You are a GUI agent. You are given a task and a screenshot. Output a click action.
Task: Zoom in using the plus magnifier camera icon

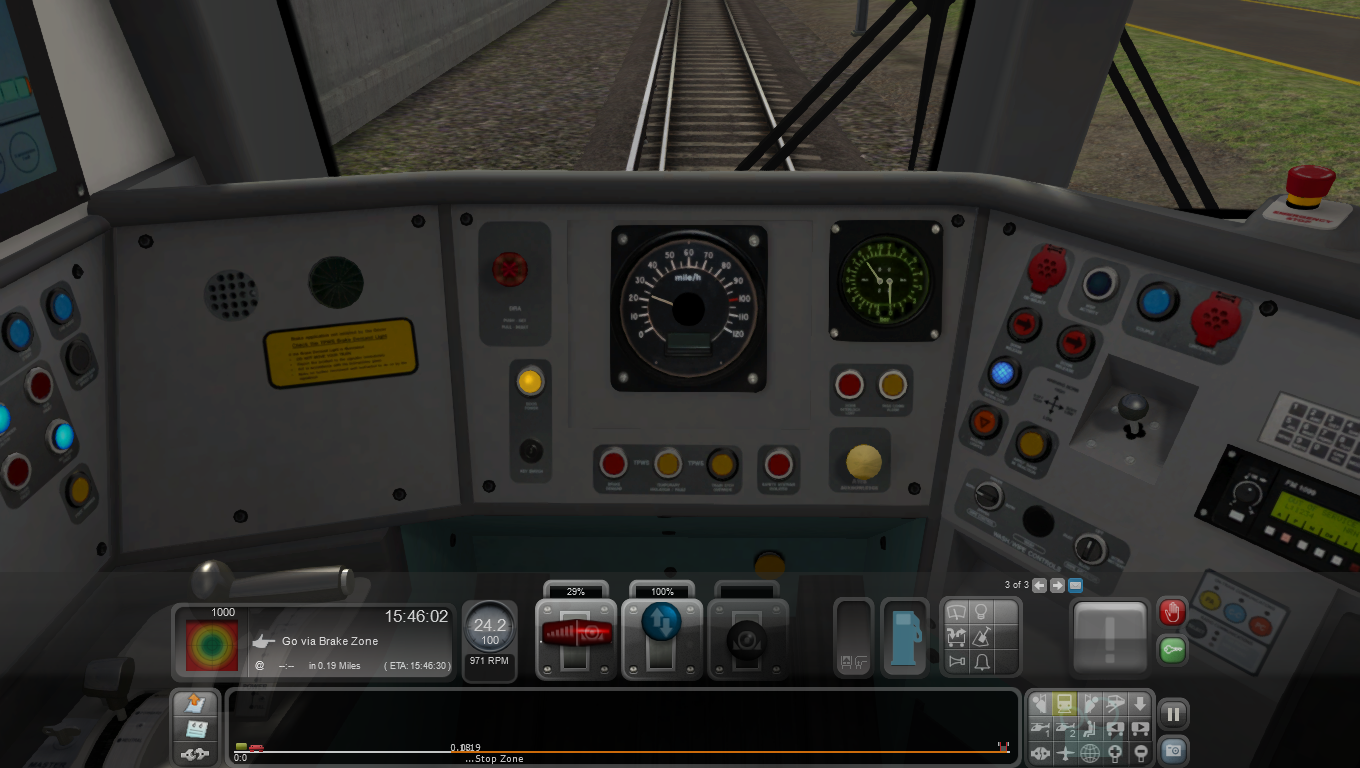(1114, 752)
